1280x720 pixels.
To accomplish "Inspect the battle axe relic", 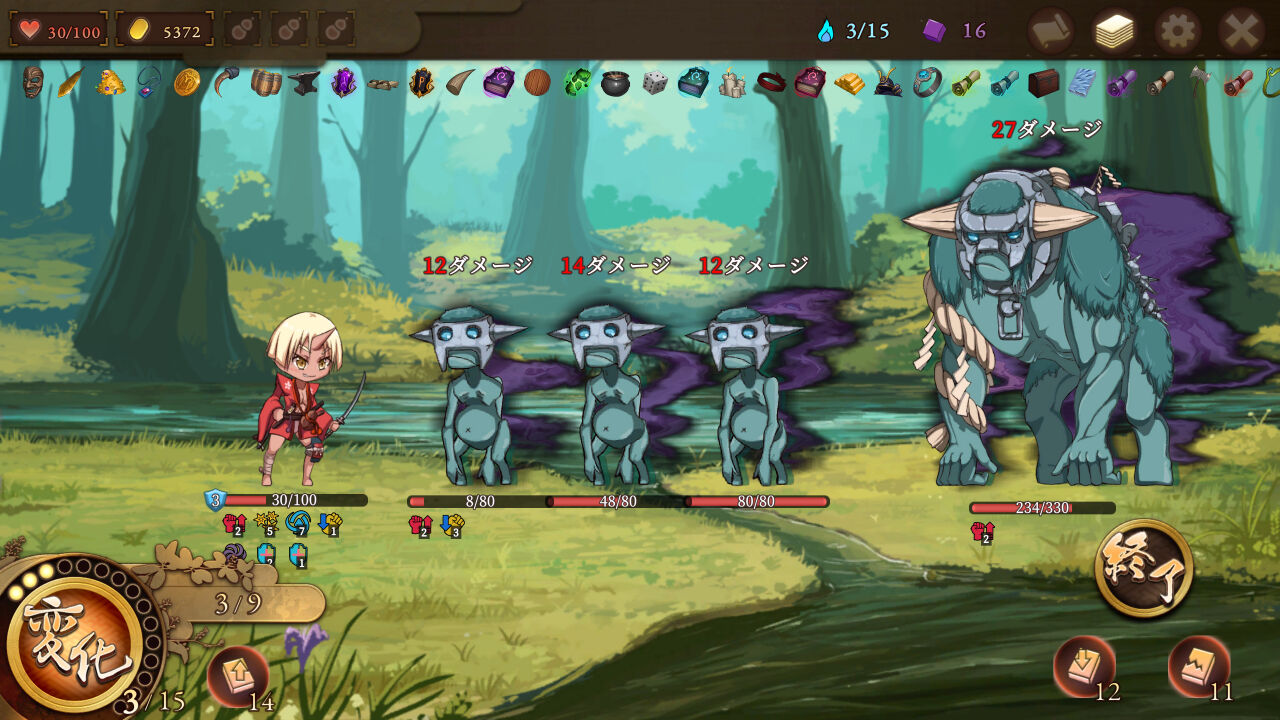I will click(x=1199, y=80).
